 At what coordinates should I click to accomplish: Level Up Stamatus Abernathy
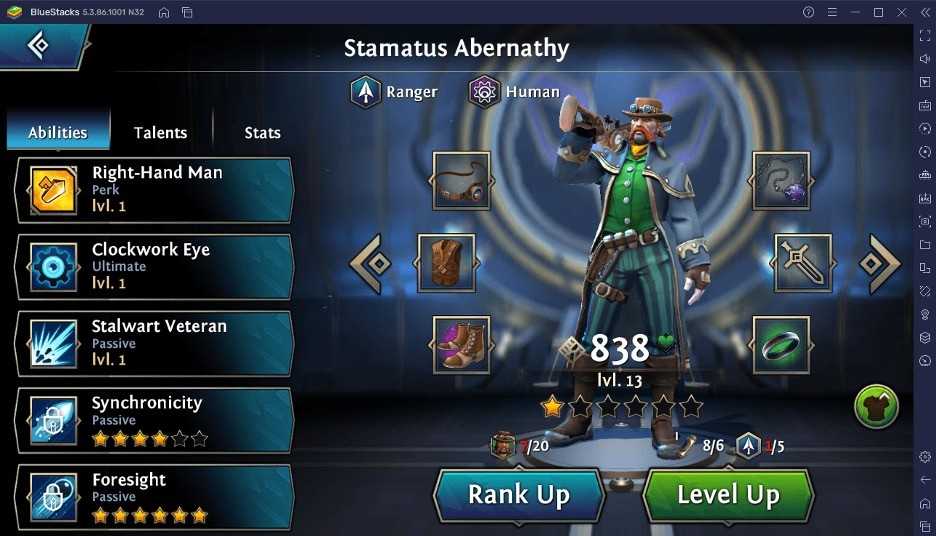click(728, 494)
